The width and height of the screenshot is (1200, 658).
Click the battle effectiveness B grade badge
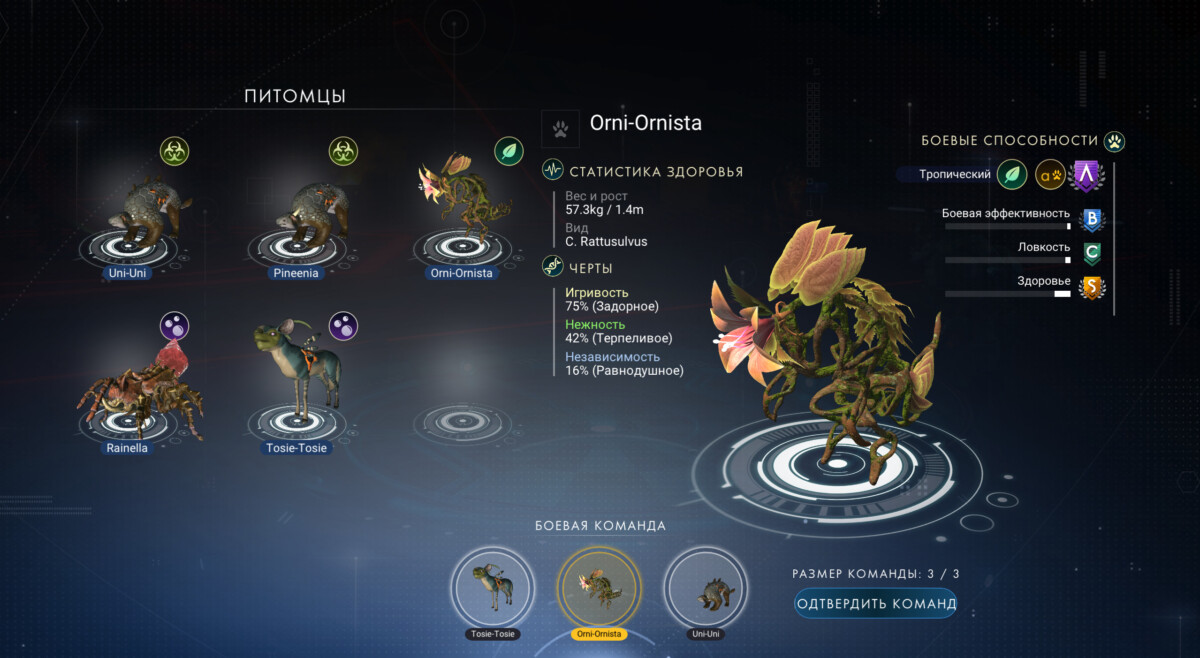click(1092, 219)
